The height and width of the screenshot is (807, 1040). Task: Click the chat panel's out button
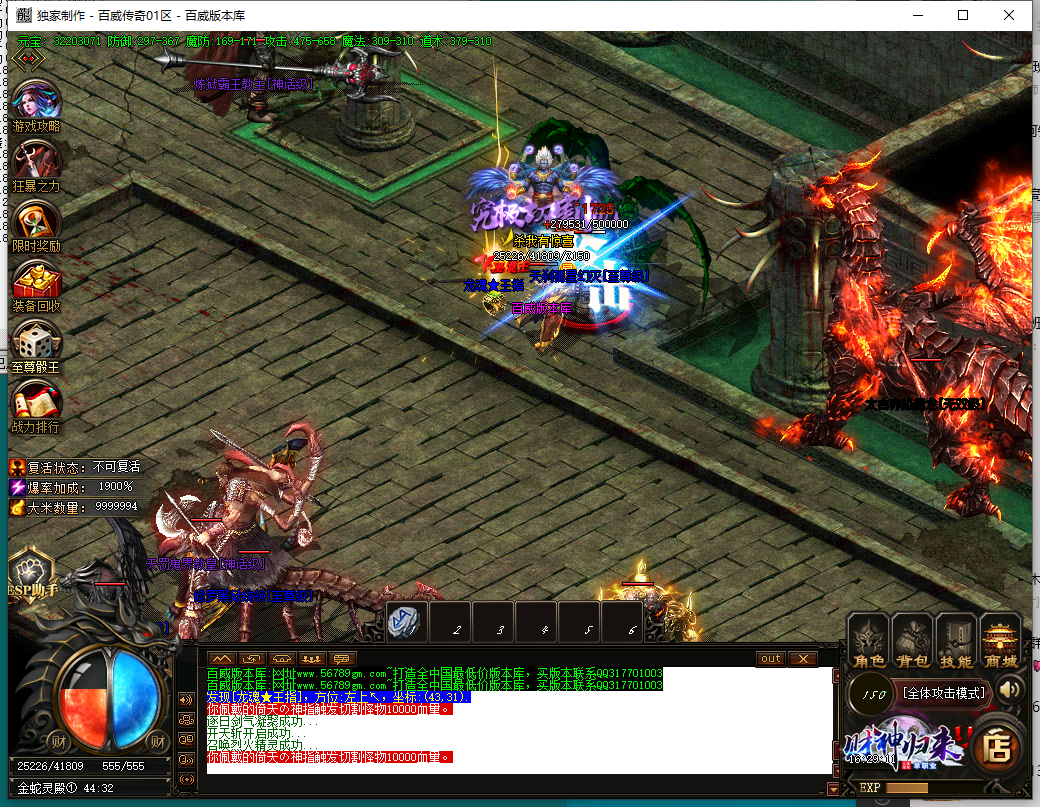click(770, 659)
